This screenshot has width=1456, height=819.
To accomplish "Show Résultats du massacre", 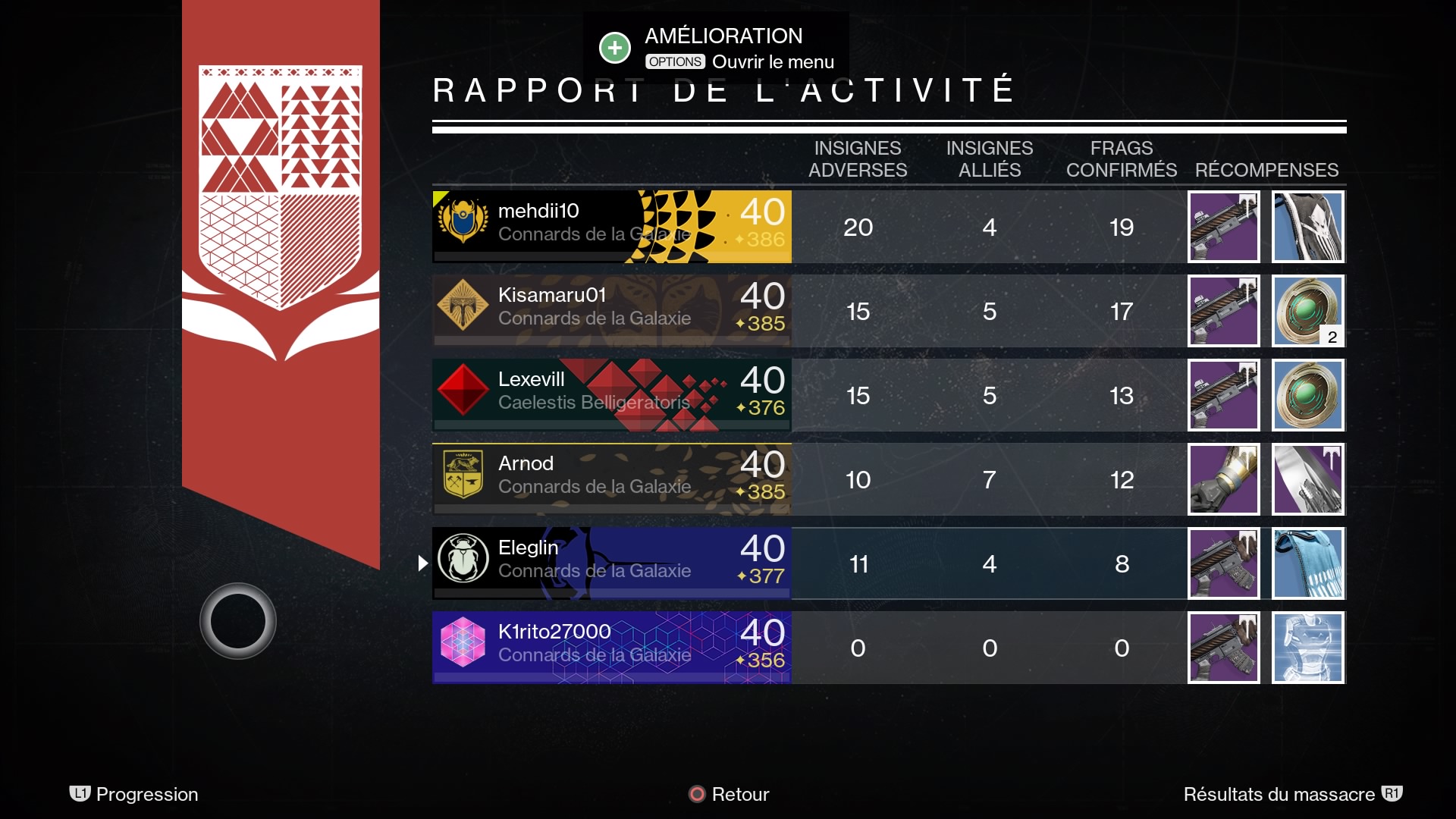I will [x=1292, y=794].
